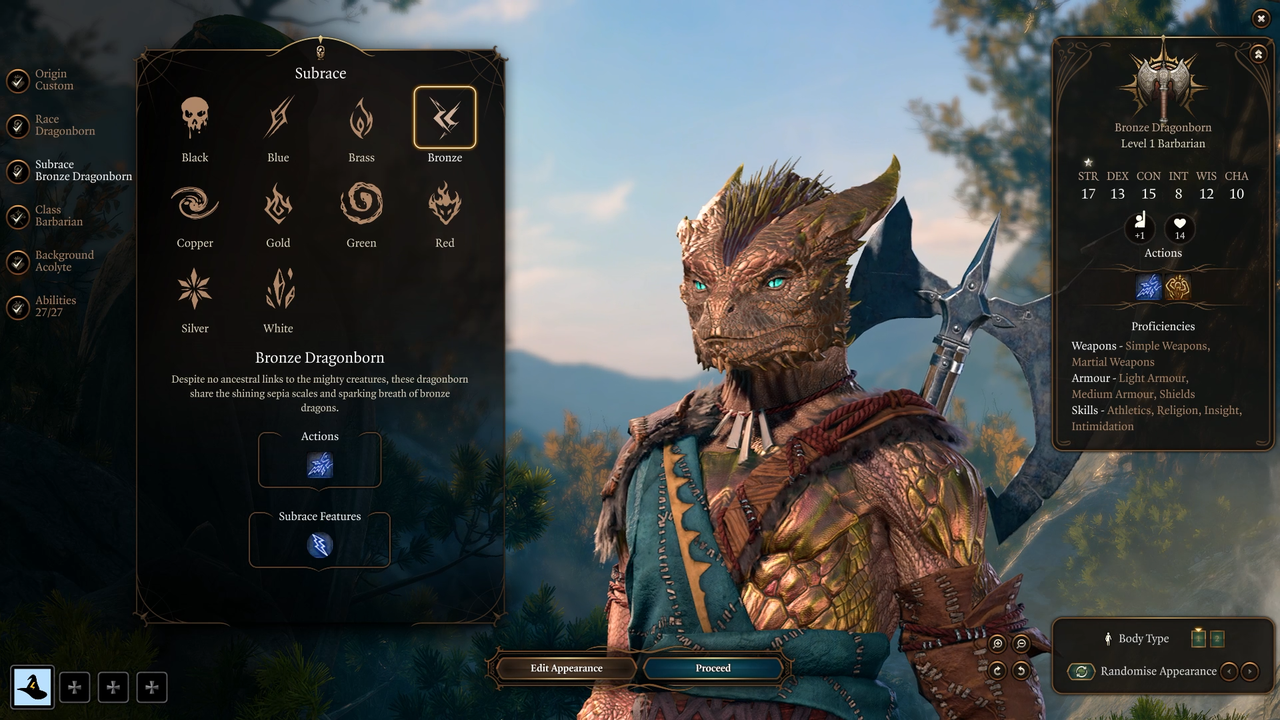1280x720 pixels.
Task: Click the rotate-camera undo arrow
Action: point(1021,671)
